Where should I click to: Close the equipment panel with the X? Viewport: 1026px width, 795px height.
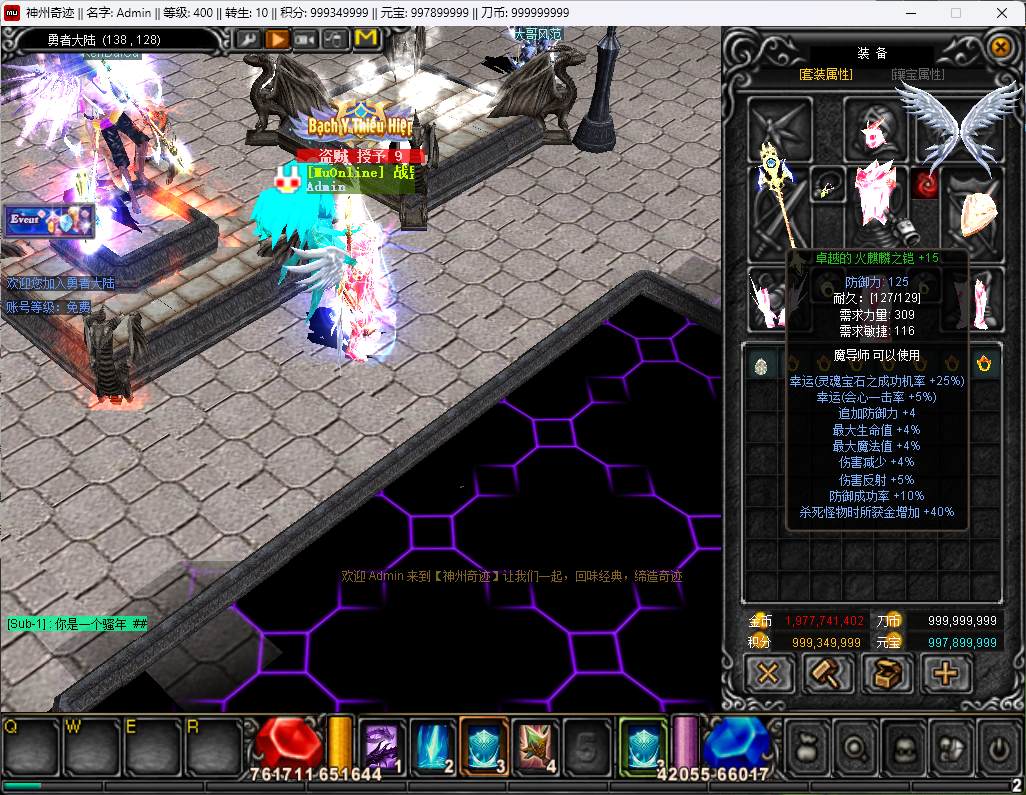click(1000, 47)
